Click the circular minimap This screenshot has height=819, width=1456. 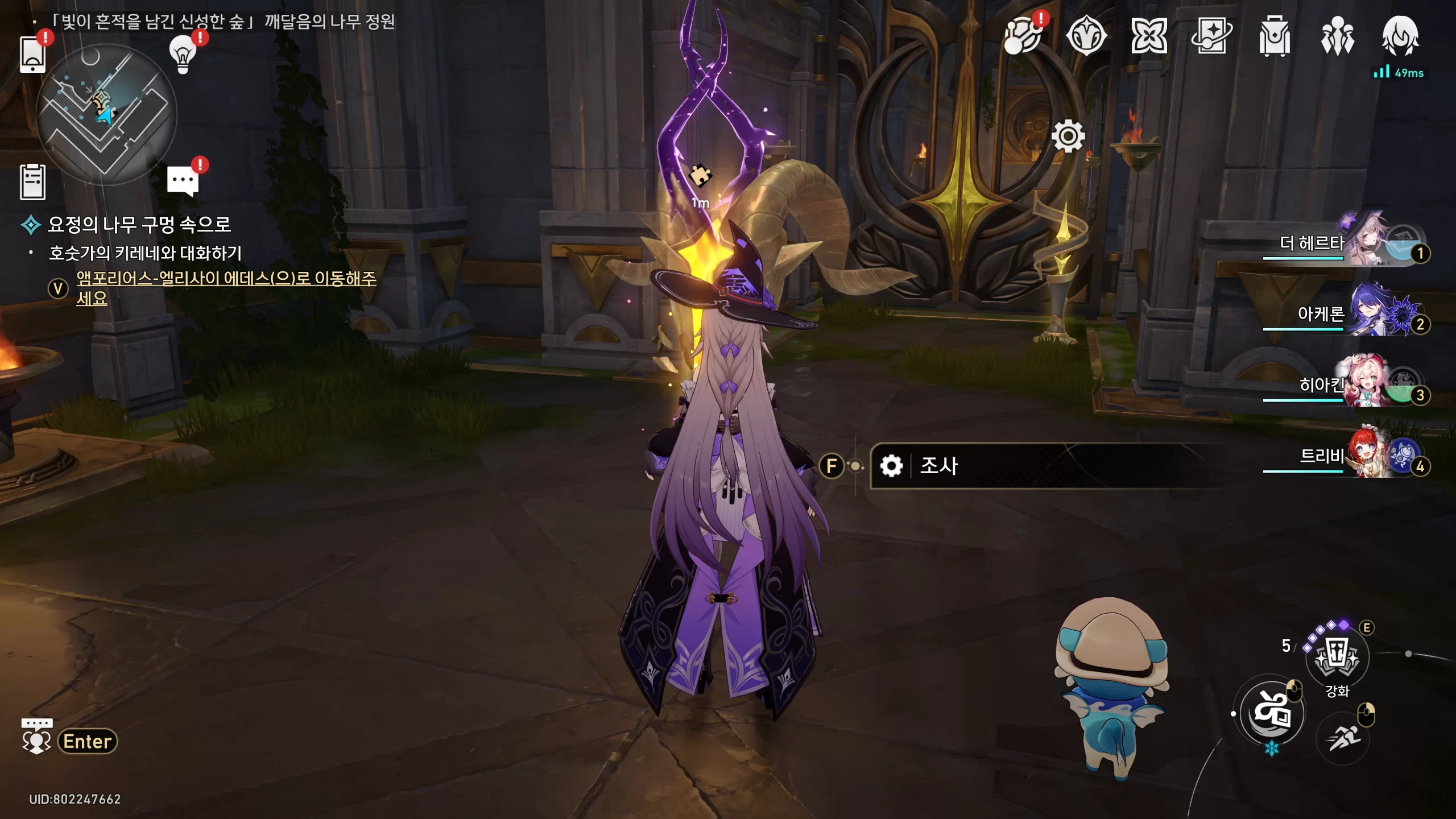click(106, 114)
